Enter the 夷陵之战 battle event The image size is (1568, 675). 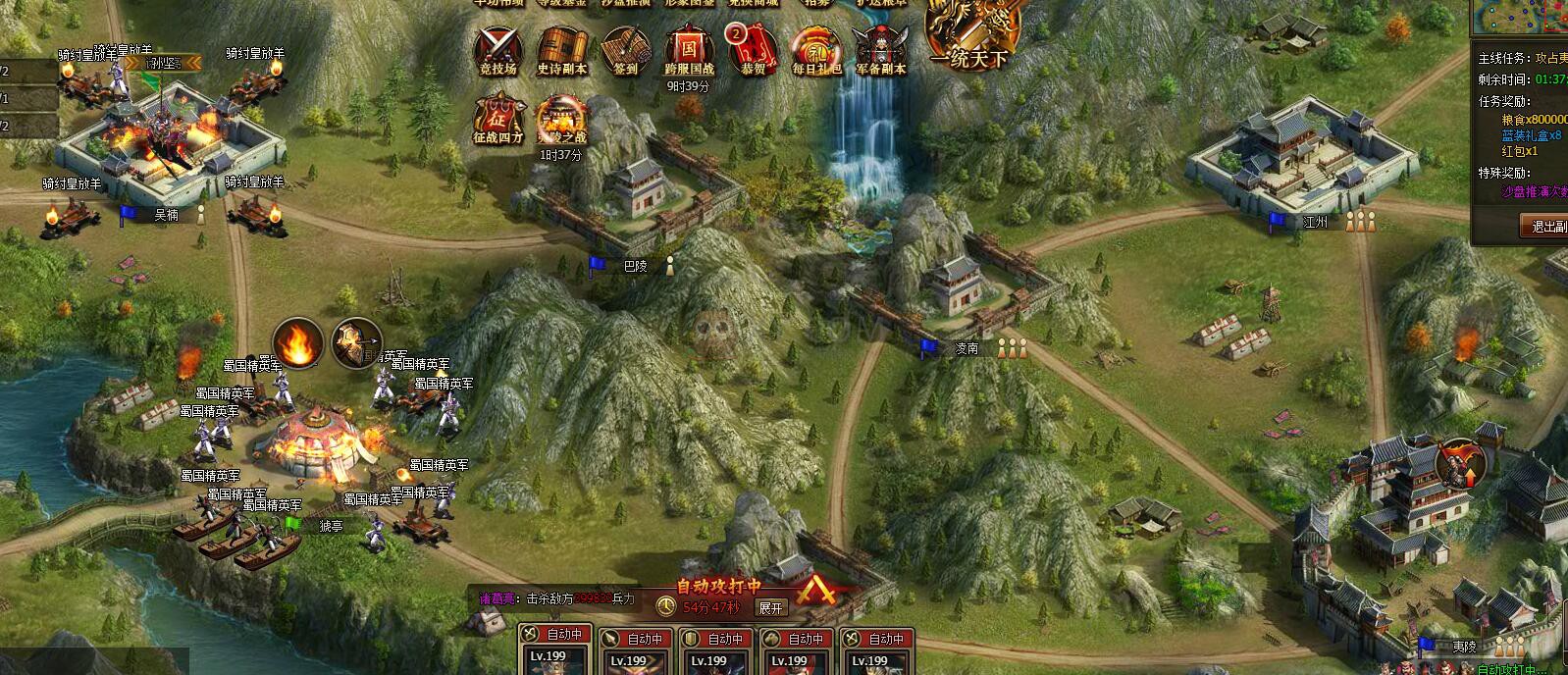pos(561,120)
